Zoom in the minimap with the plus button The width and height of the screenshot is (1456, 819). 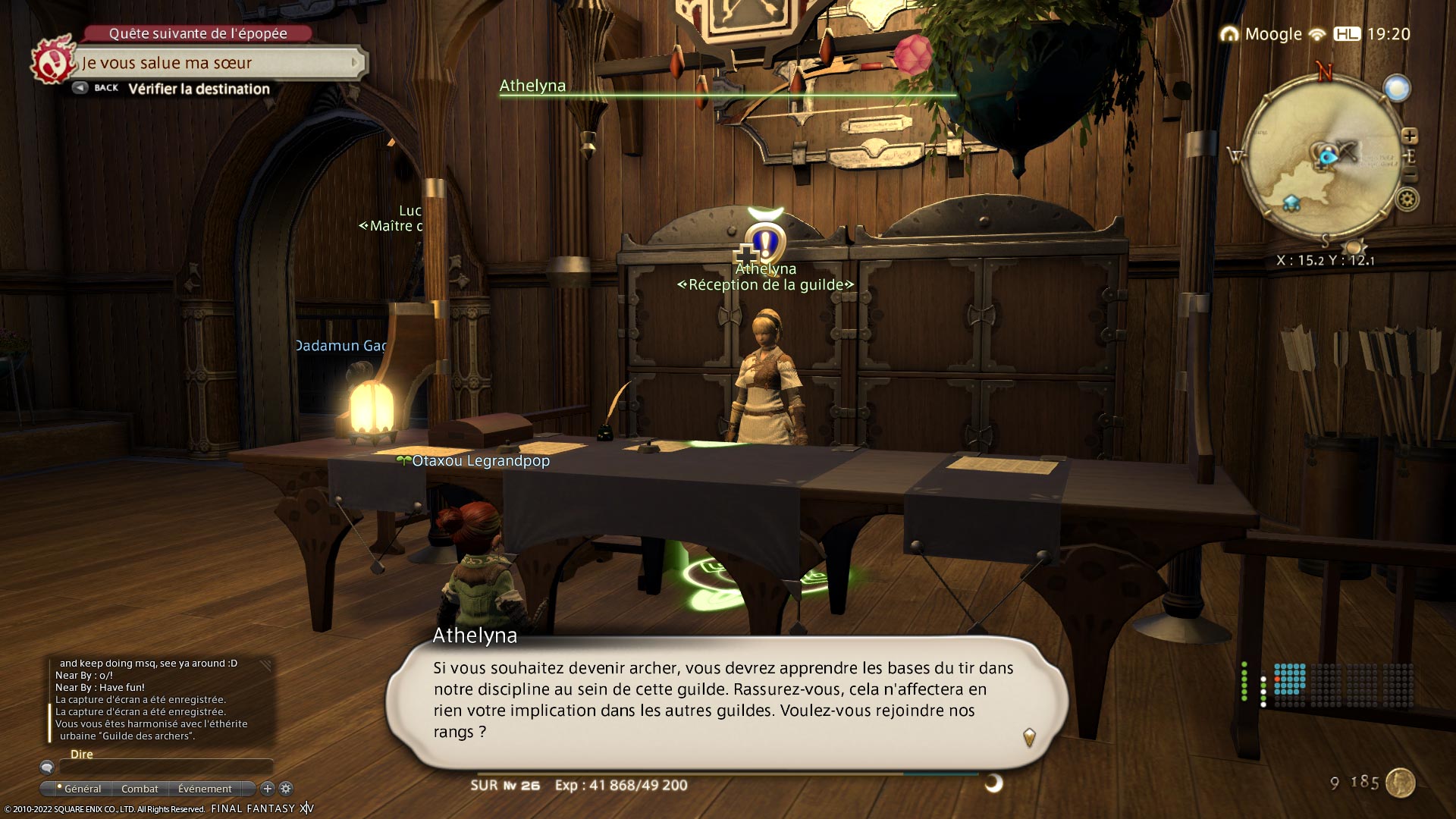click(1410, 136)
